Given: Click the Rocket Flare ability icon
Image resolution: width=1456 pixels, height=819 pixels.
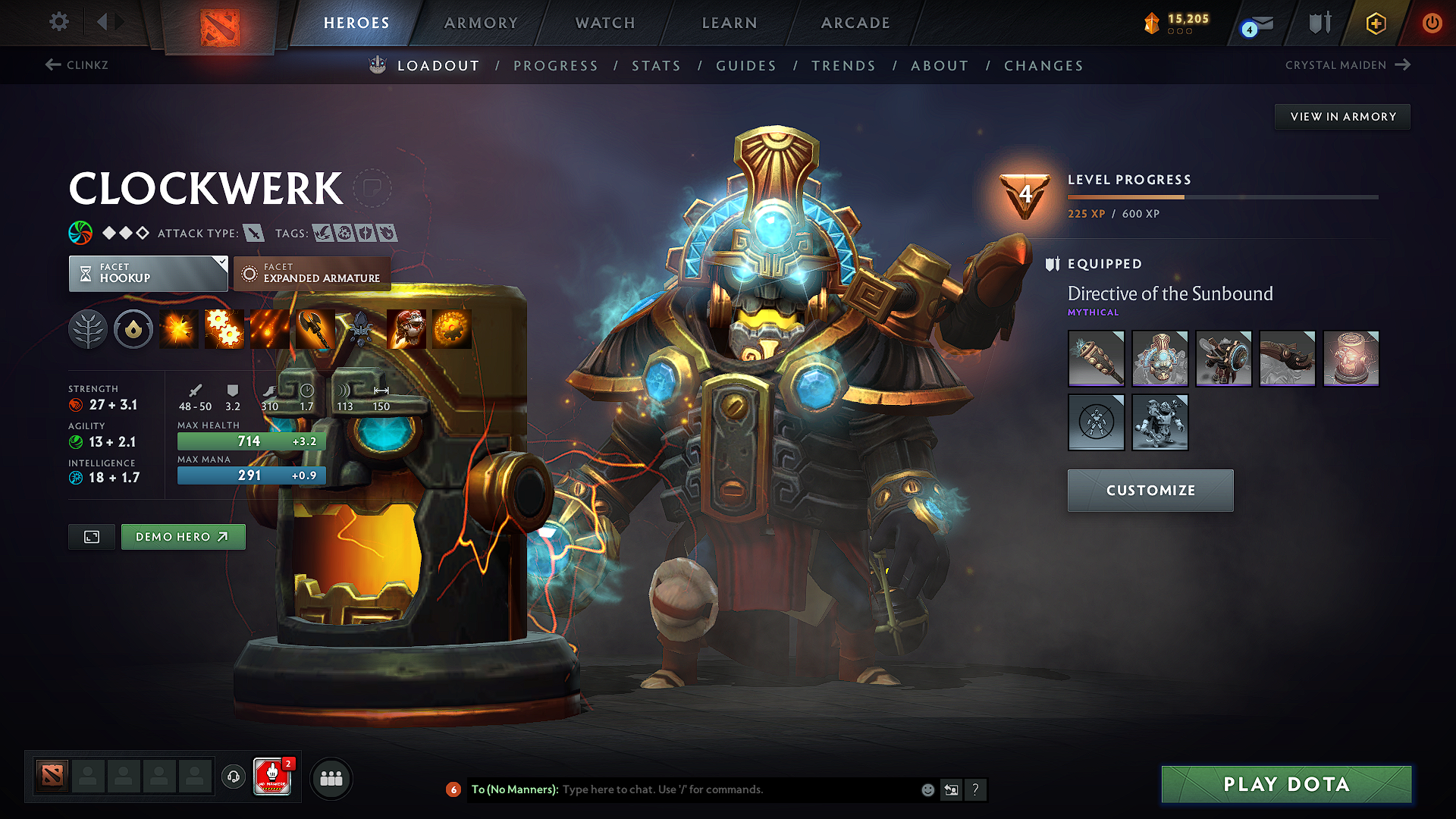Looking at the screenshot, I should coord(270,328).
